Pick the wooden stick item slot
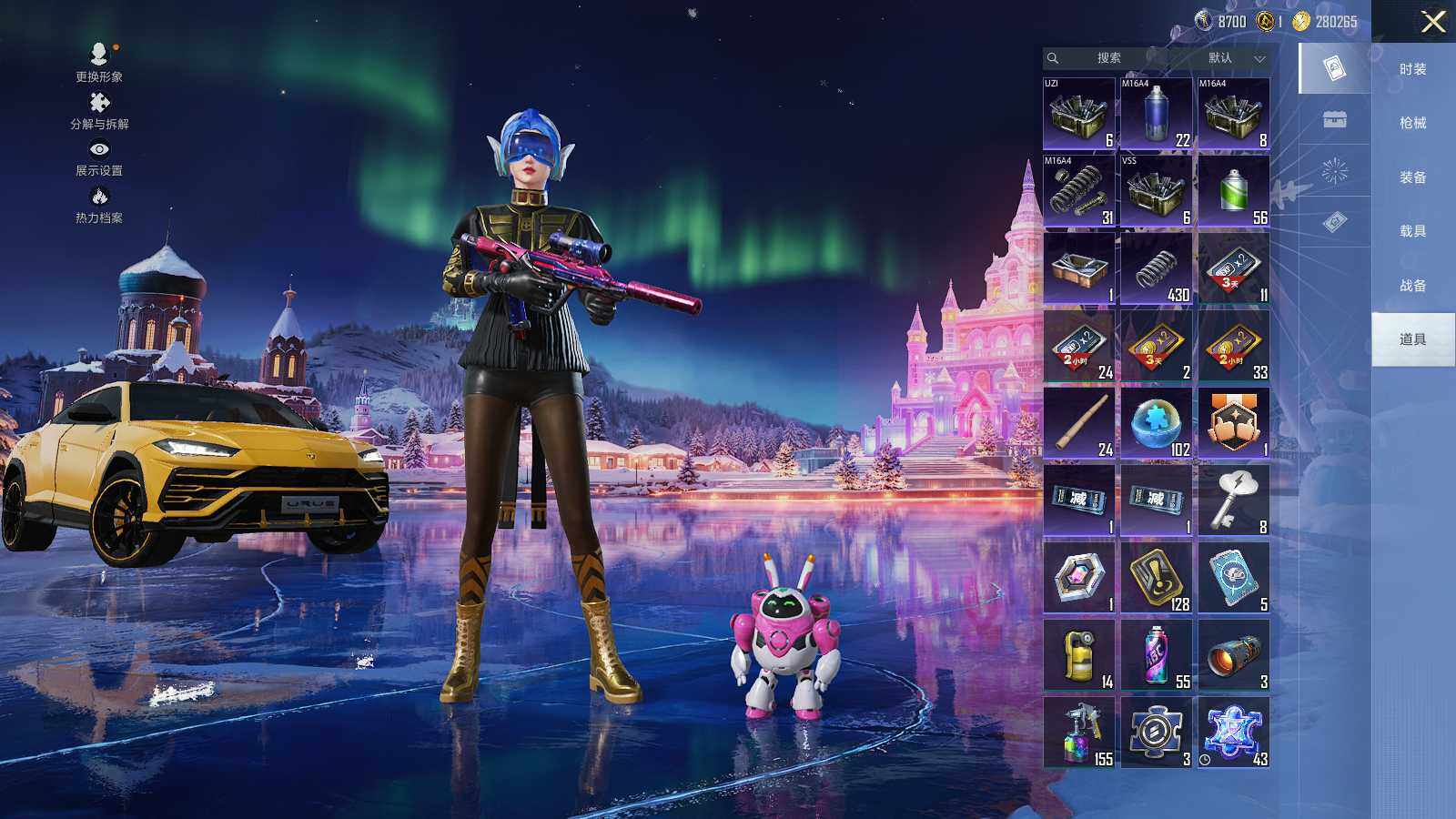 tap(1079, 423)
